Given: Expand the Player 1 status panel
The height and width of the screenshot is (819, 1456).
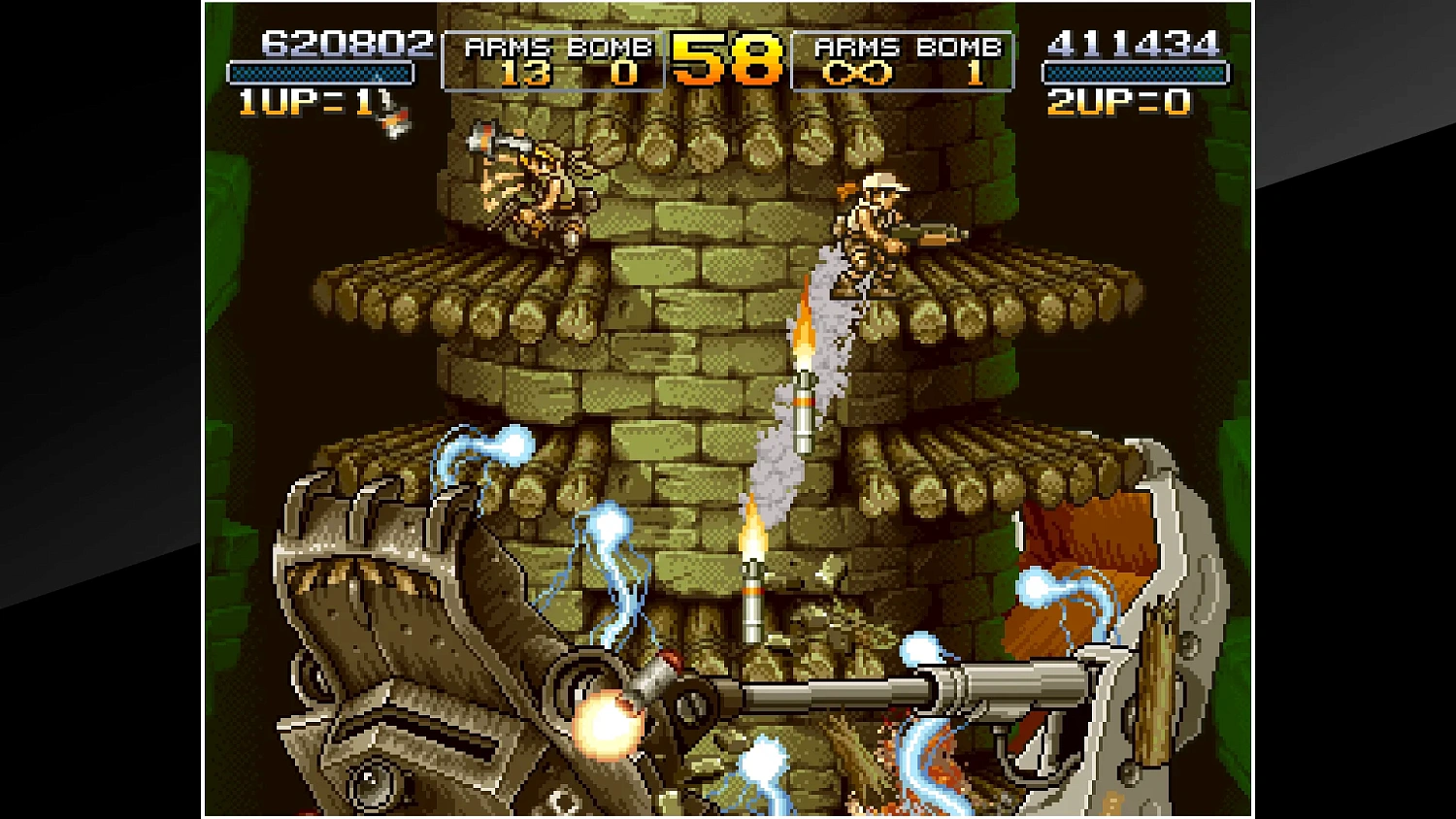Looking at the screenshot, I should tap(551, 60).
